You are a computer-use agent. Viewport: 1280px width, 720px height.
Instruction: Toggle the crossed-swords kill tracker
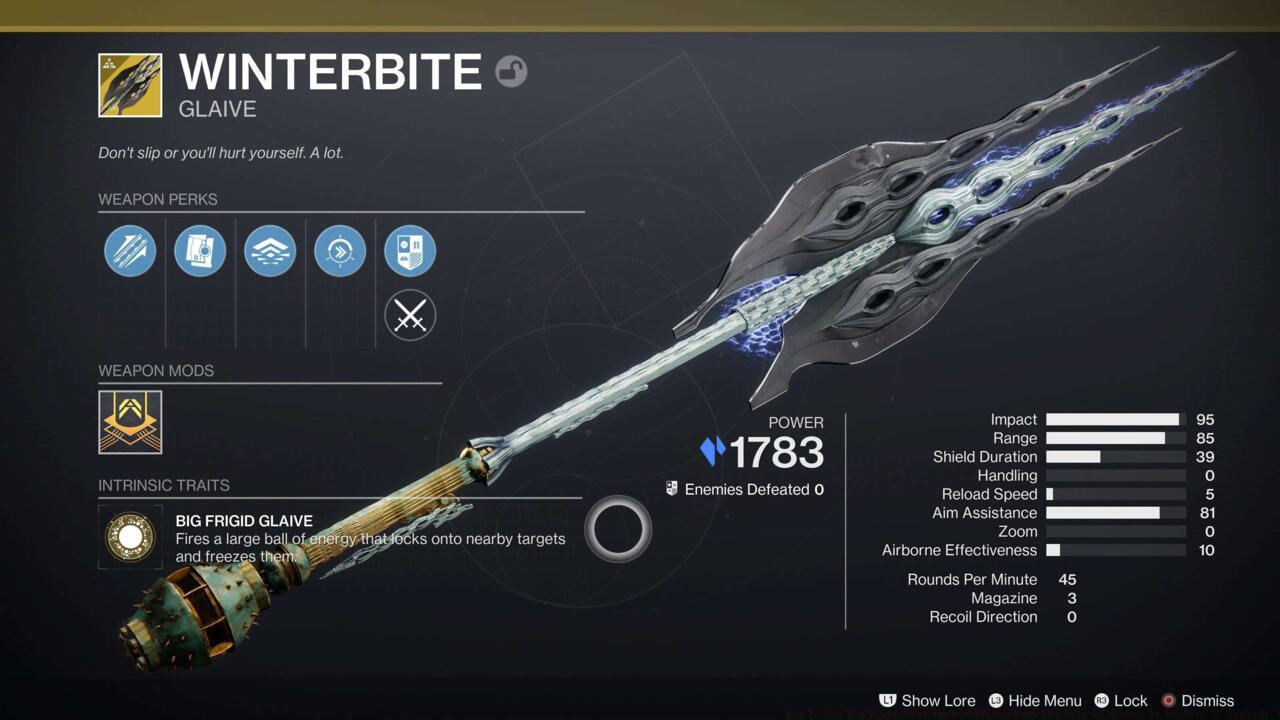[410, 315]
